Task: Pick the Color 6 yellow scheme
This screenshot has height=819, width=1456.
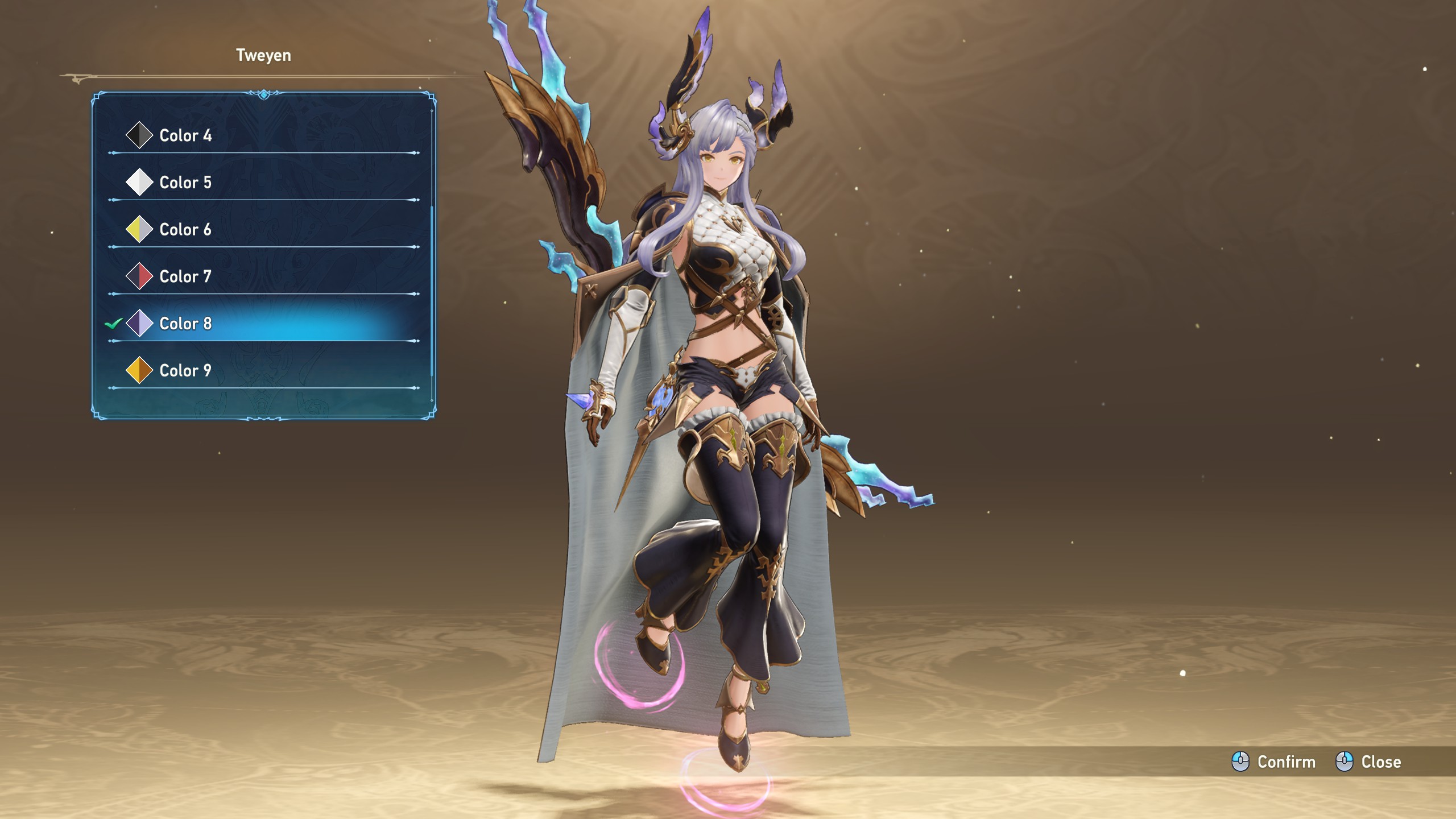Action: [185, 230]
